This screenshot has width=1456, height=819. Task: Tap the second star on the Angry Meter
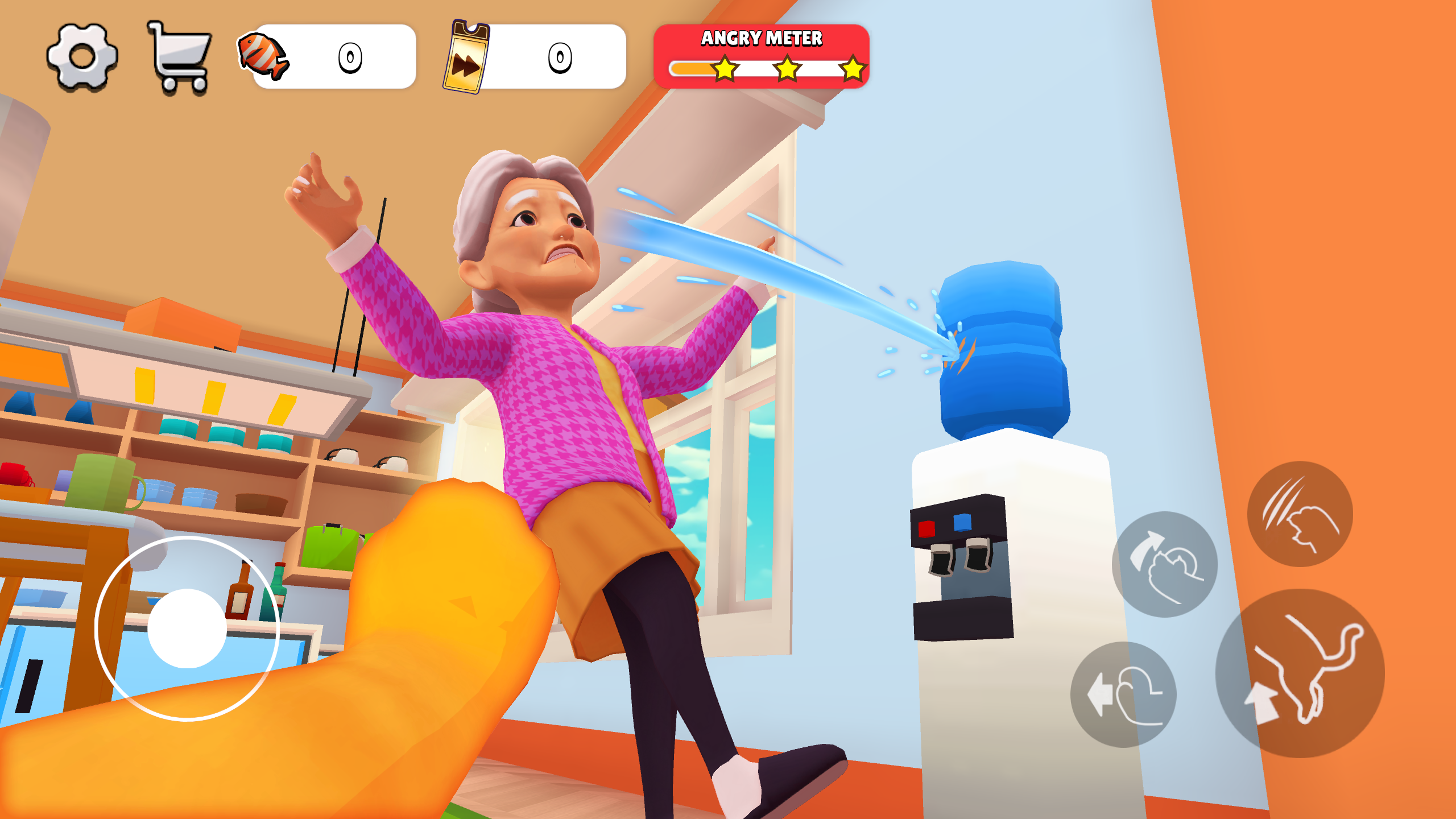788,69
